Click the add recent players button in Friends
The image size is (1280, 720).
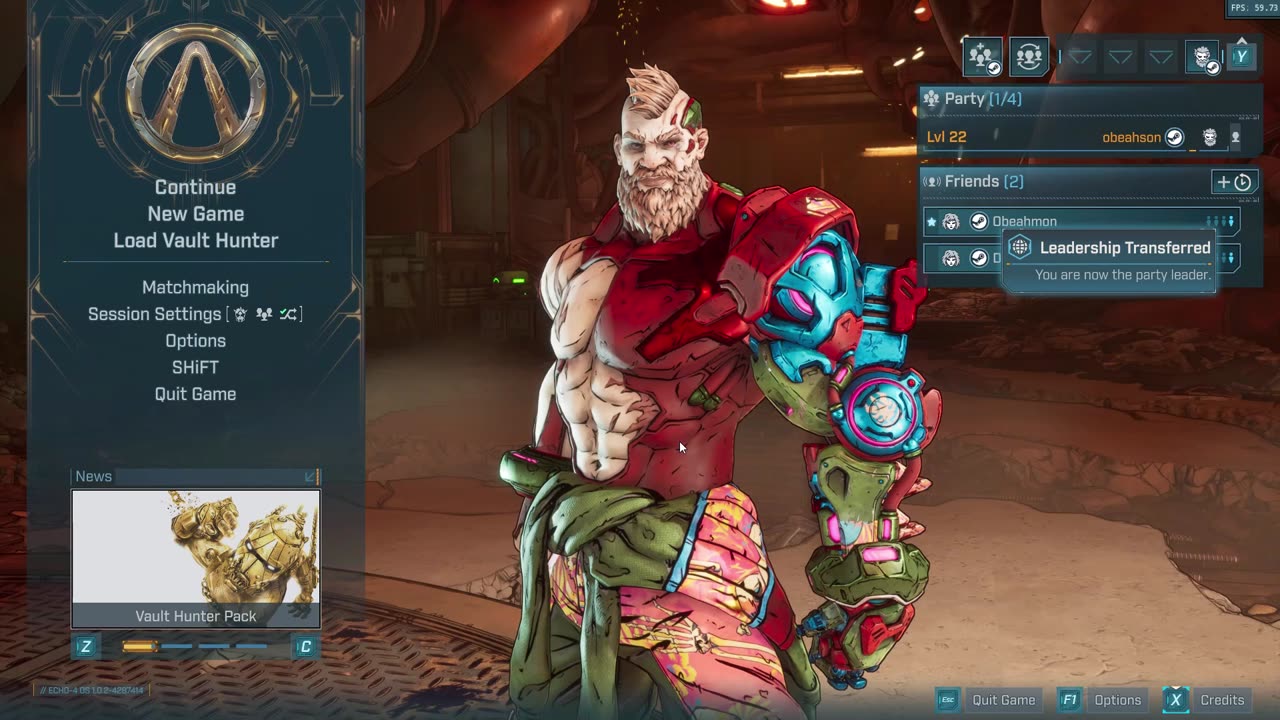click(x=1233, y=182)
